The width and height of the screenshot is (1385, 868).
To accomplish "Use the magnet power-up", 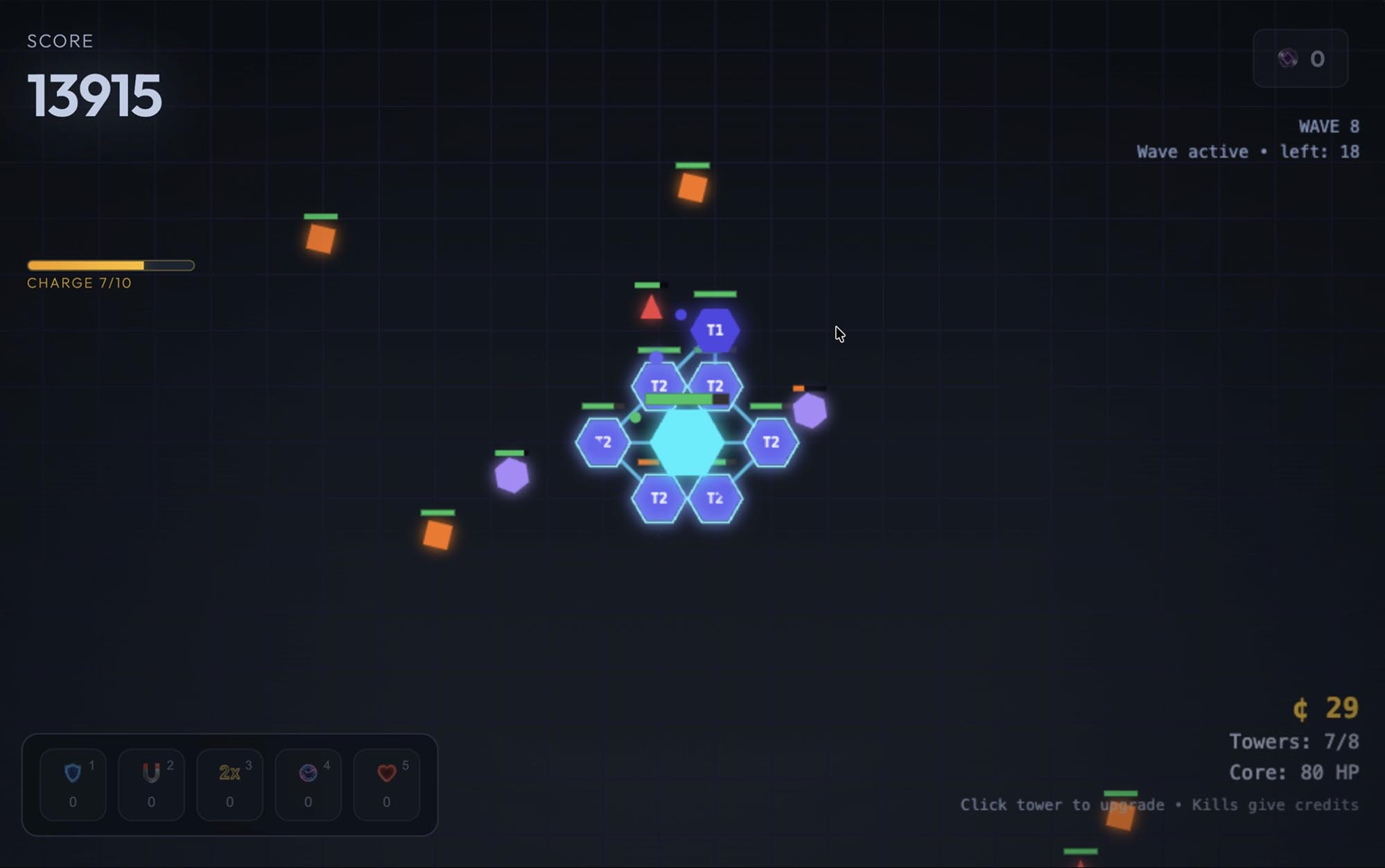I will [x=151, y=784].
